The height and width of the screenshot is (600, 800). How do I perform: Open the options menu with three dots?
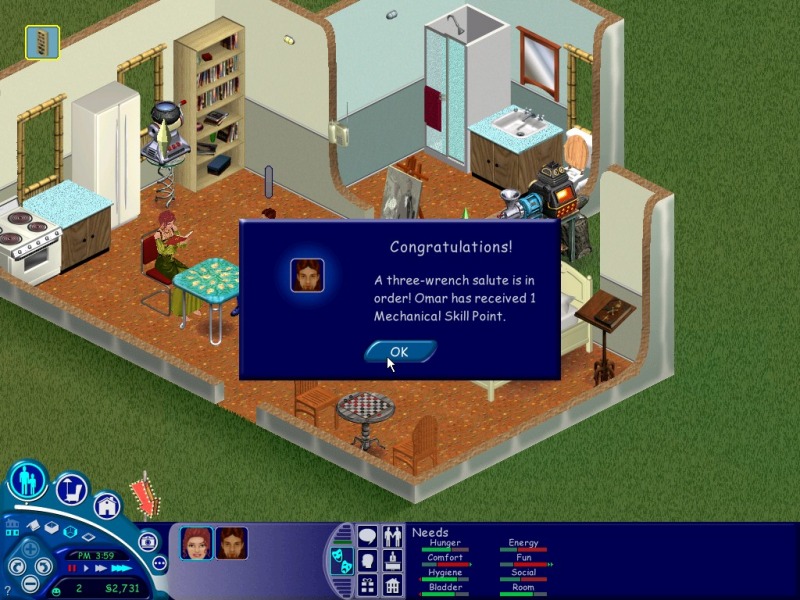coord(159,563)
